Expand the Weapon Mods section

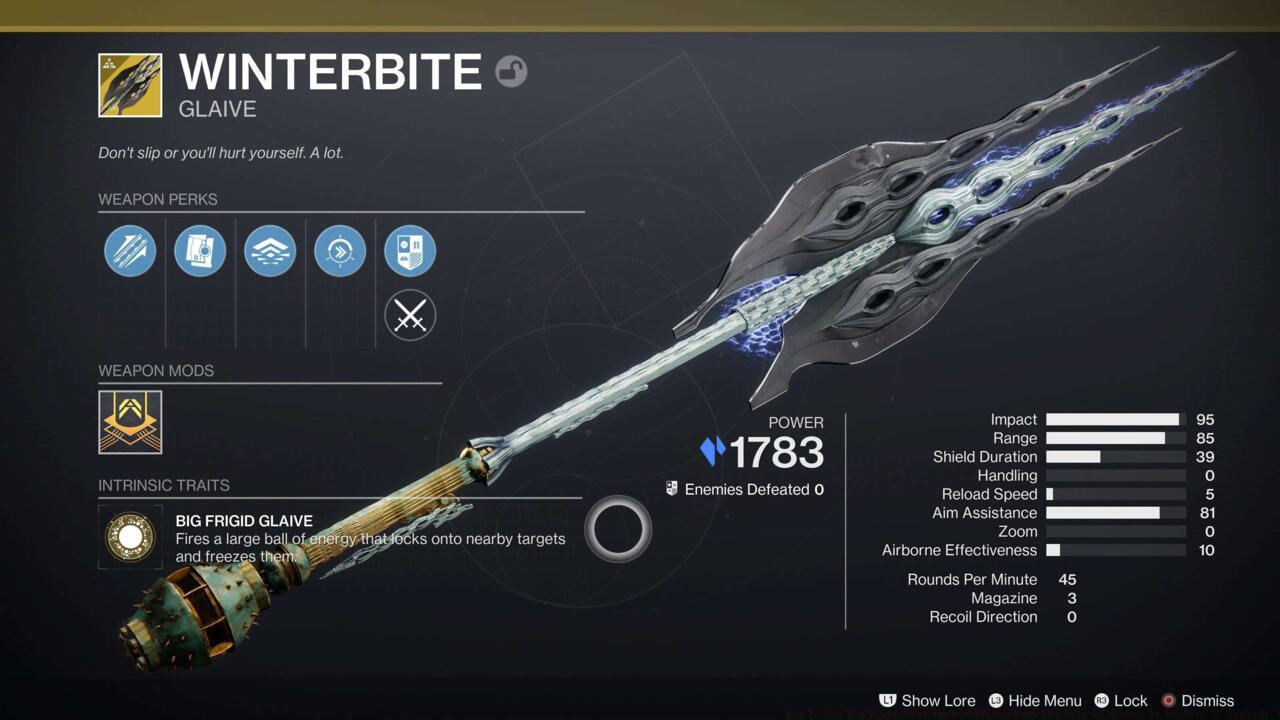click(156, 370)
